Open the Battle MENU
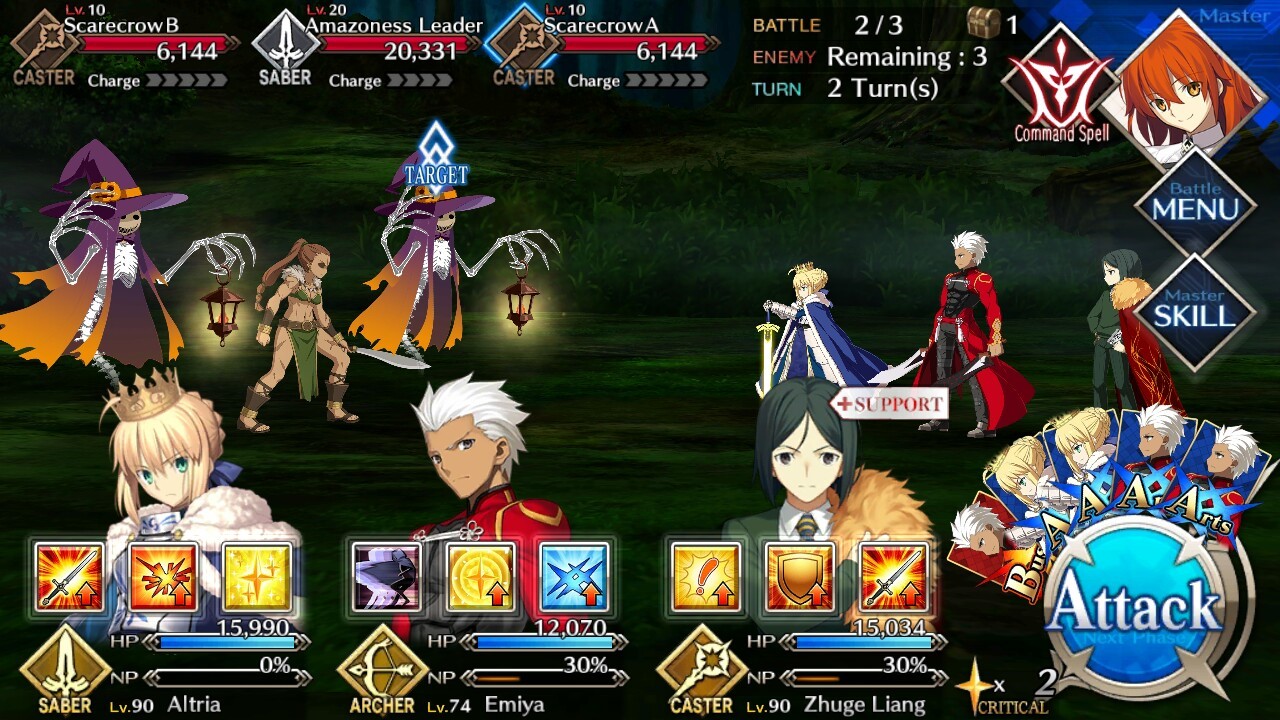Viewport: 1280px width, 720px height. coord(1196,203)
